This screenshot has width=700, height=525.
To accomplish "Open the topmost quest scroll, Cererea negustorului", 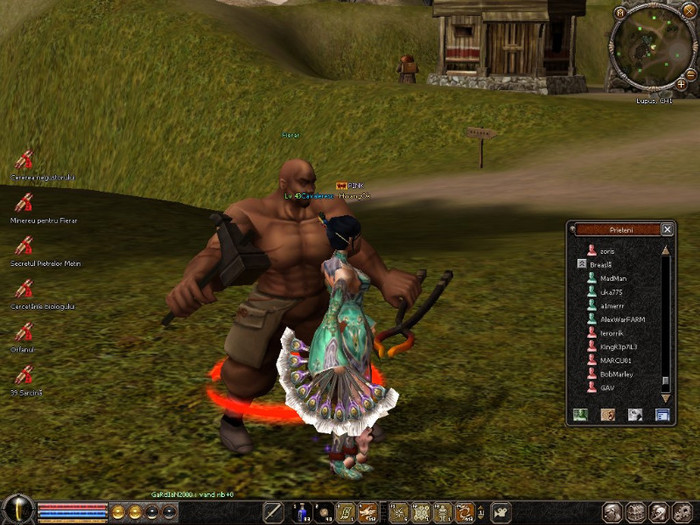I will tap(24, 160).
